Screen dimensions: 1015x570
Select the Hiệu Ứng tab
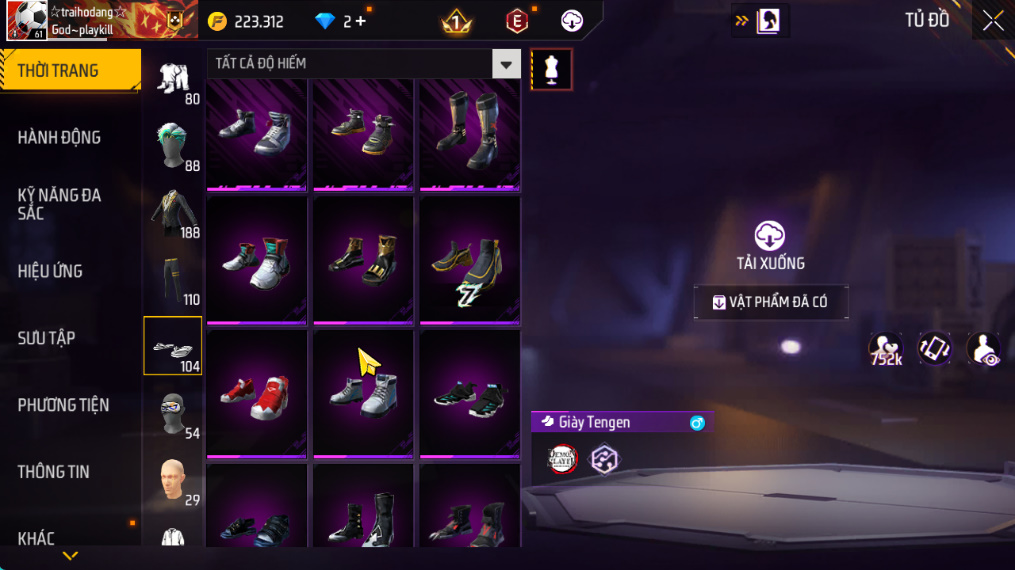(x=50, y=271)
